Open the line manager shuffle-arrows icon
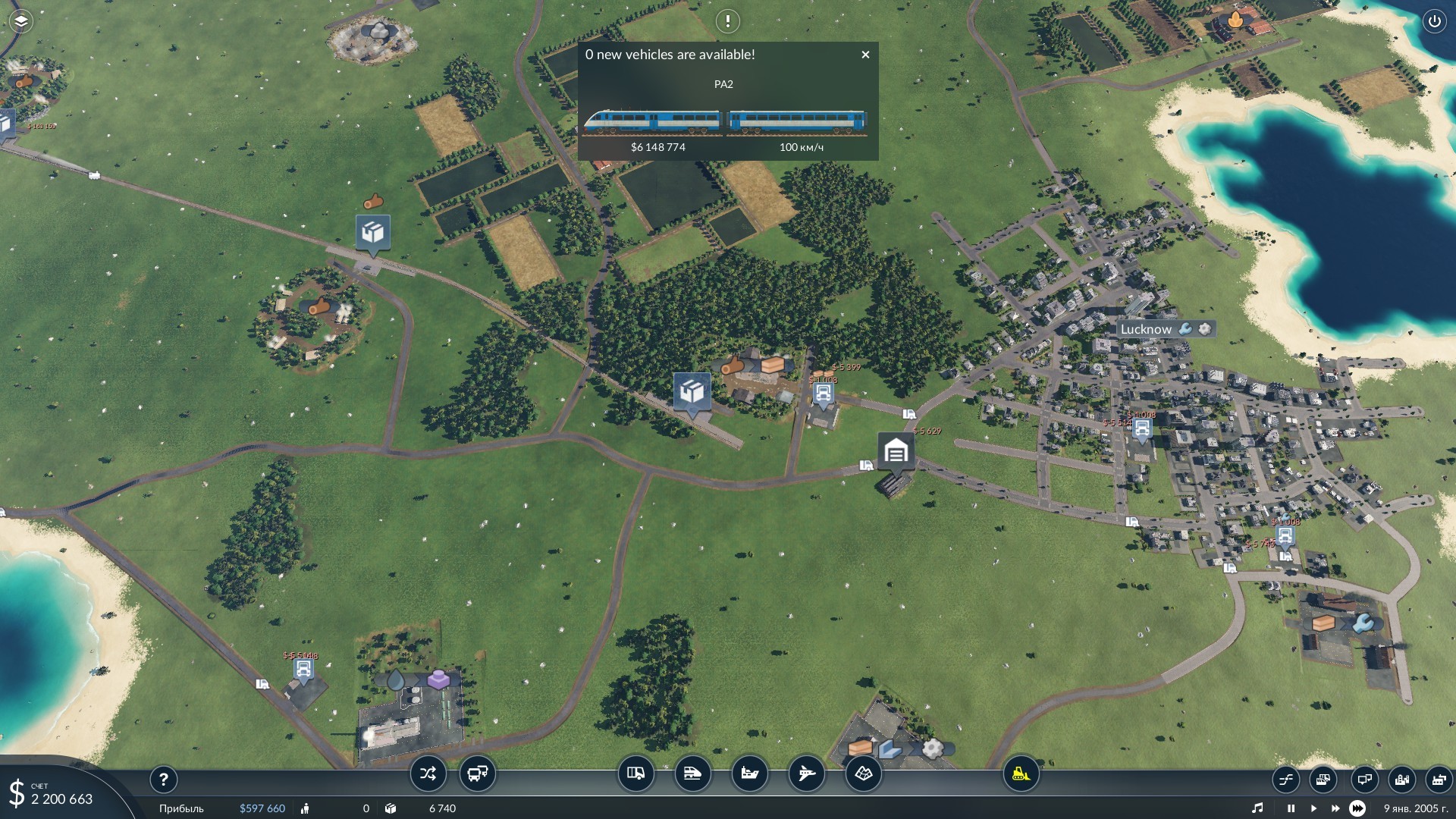This screenshot has height=819, width=1456. 428,774
